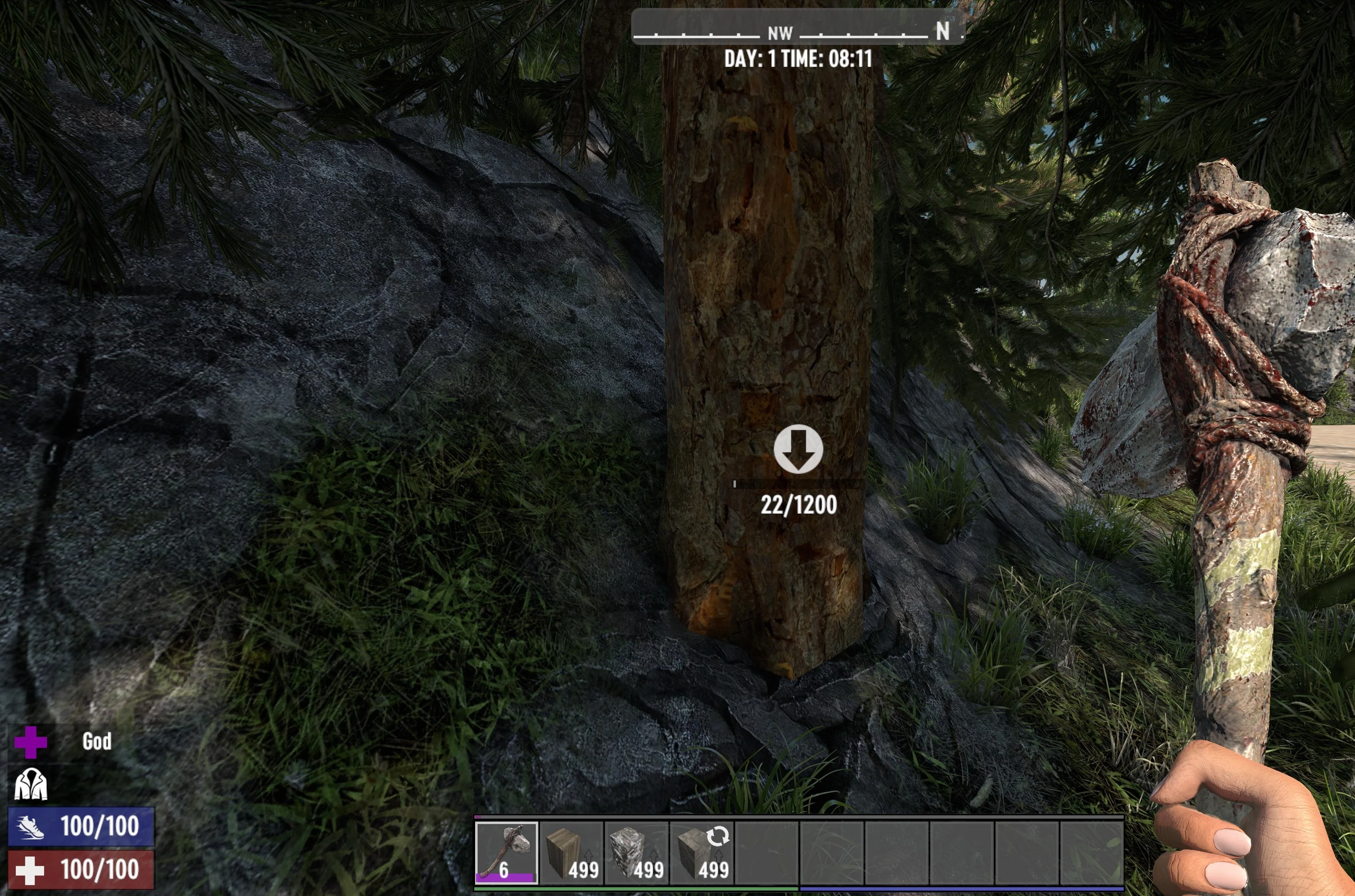
Task: Open the white jacket status icon
Action: tap(30, 784)
